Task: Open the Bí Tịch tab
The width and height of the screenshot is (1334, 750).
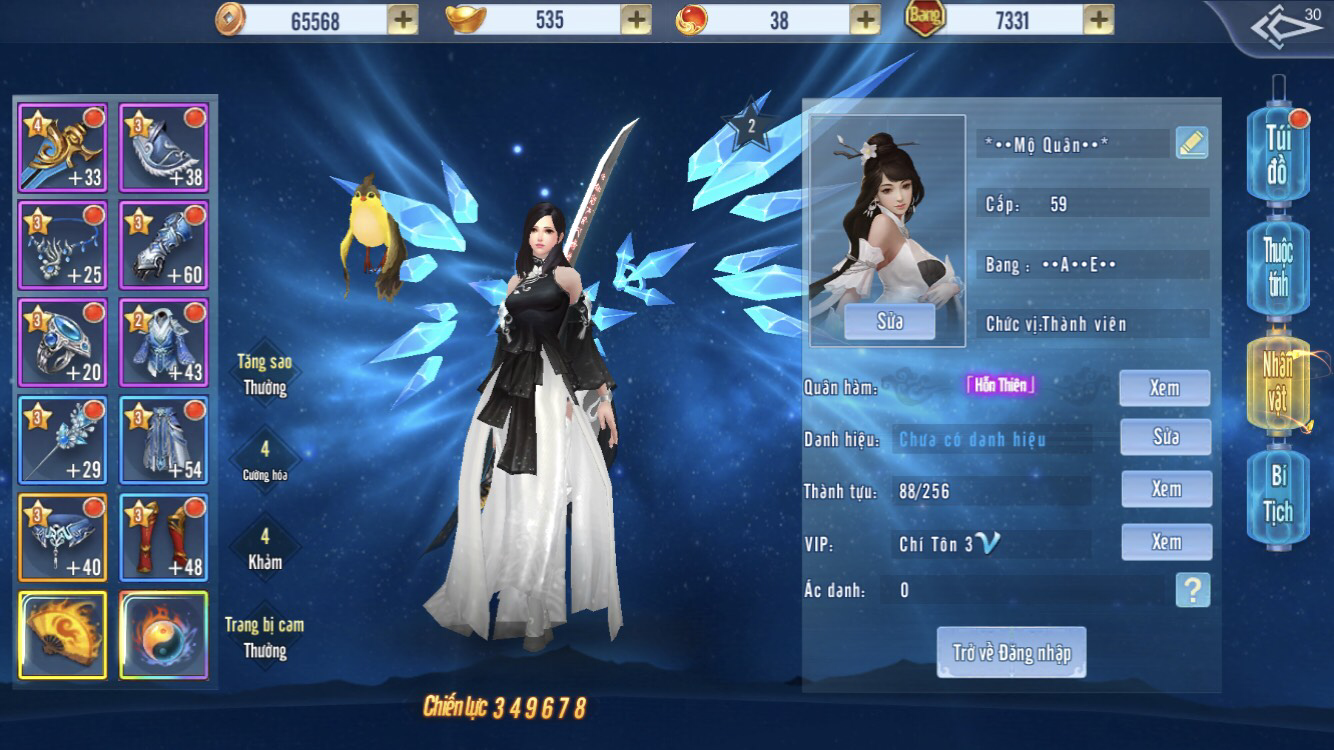Action: click(1277, 495)
